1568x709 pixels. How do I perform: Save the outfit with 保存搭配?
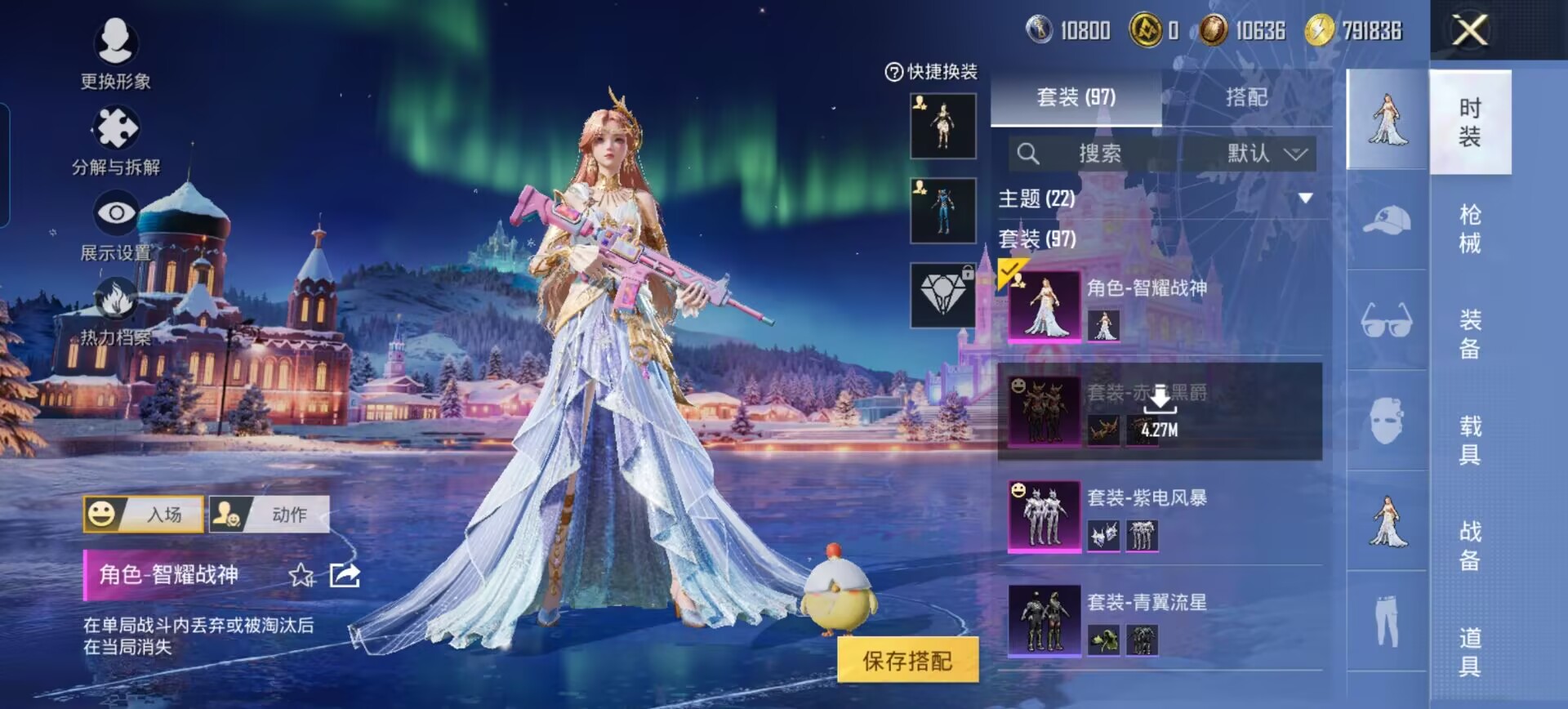907,660
